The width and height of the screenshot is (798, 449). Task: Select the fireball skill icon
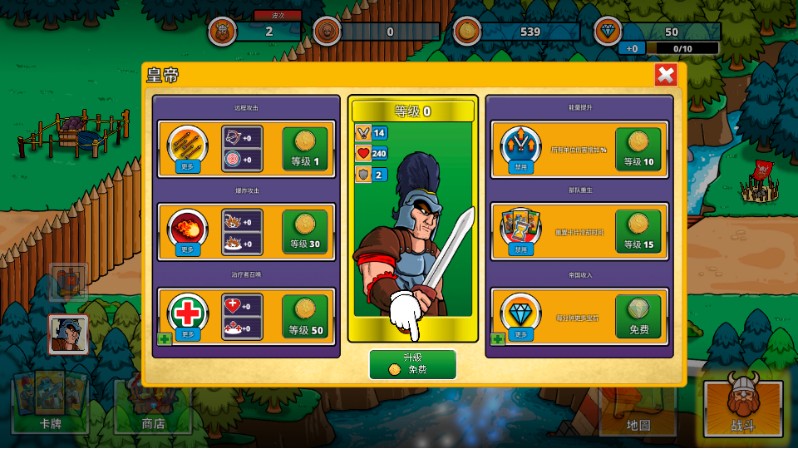pos(187,227)
